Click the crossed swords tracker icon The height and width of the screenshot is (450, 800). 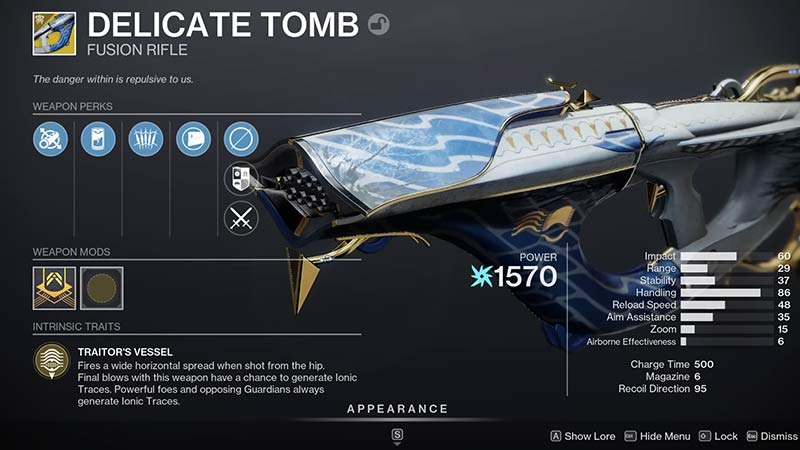click(x=241, y=217)
